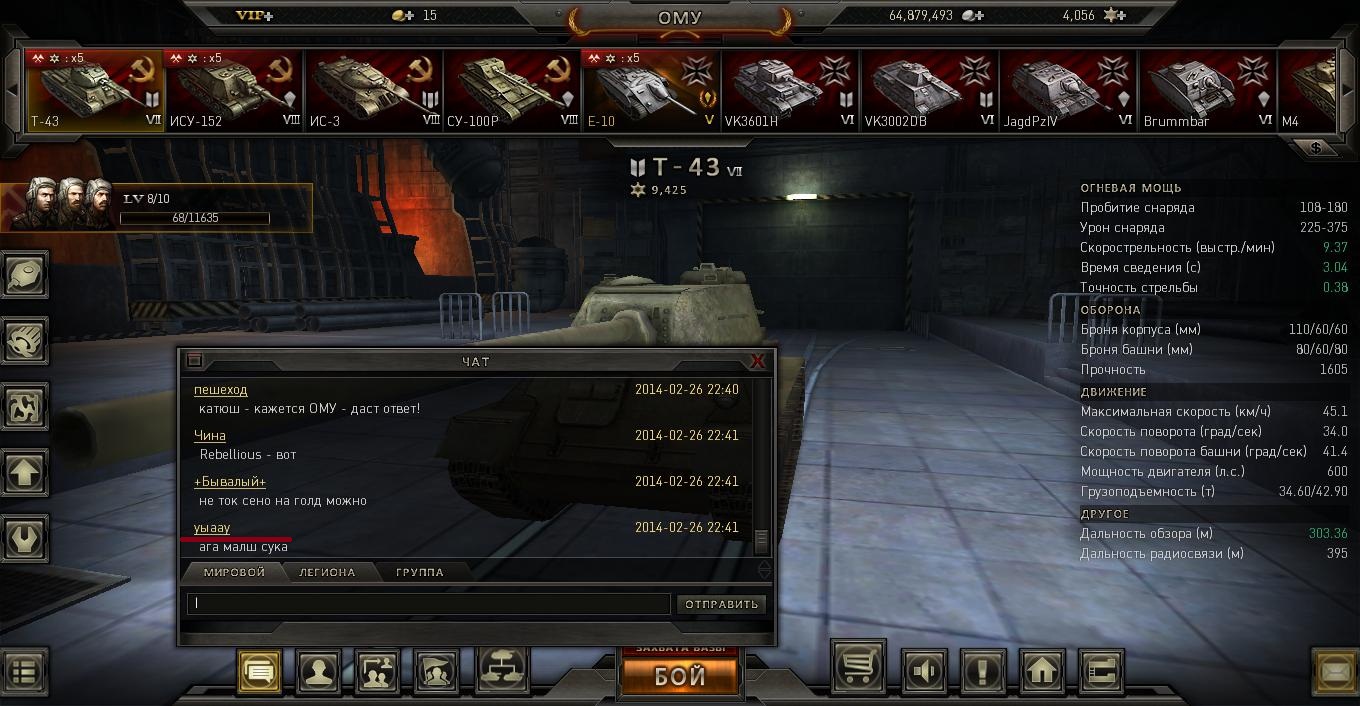The height and width of the screenshot is (706, 1360).
Task: Open the upgrade arrow icon on left sidebar
Action: point(25,473)
